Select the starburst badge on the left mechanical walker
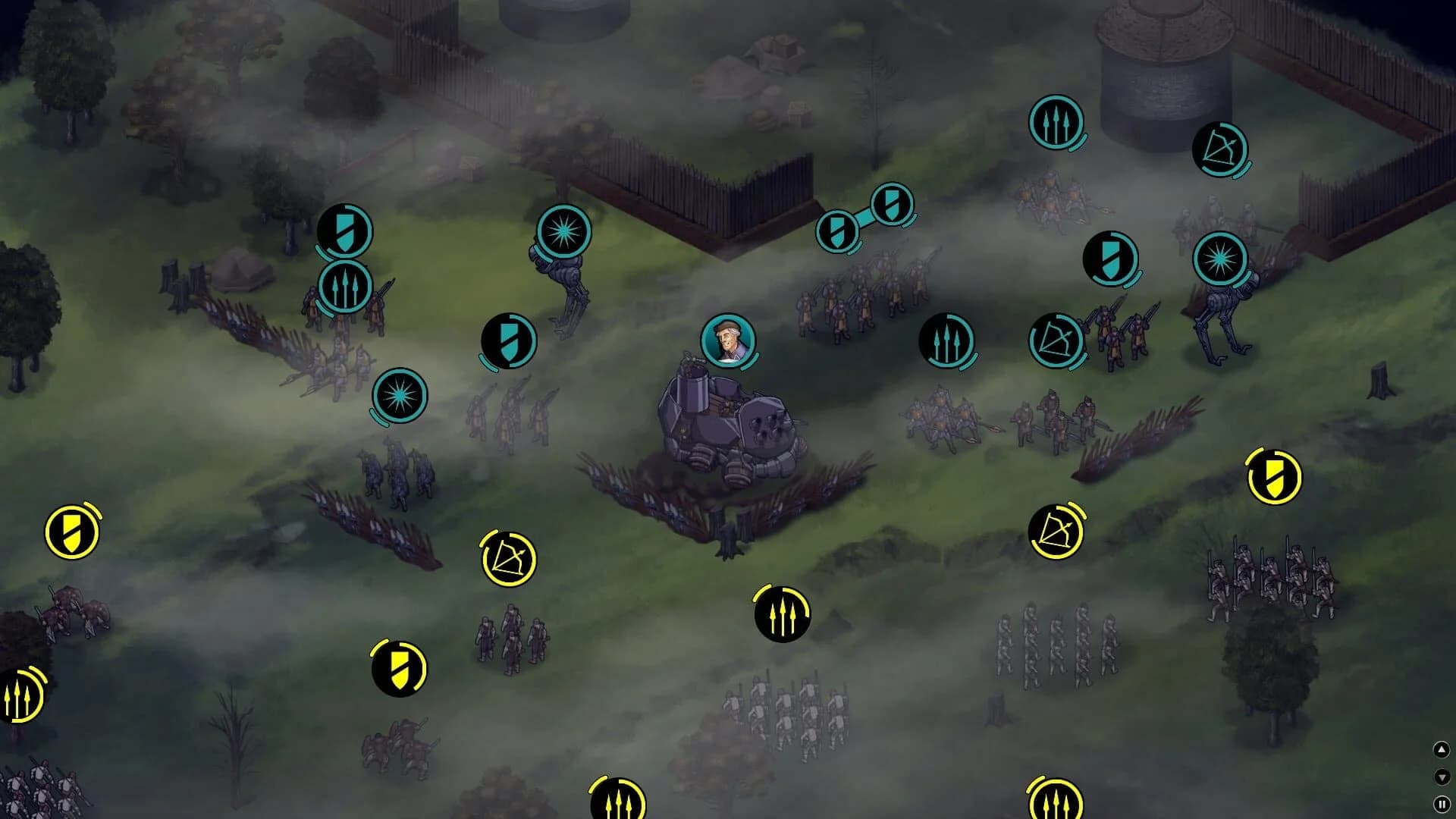This screenshot has height=819, width=1456. (563, 231)
